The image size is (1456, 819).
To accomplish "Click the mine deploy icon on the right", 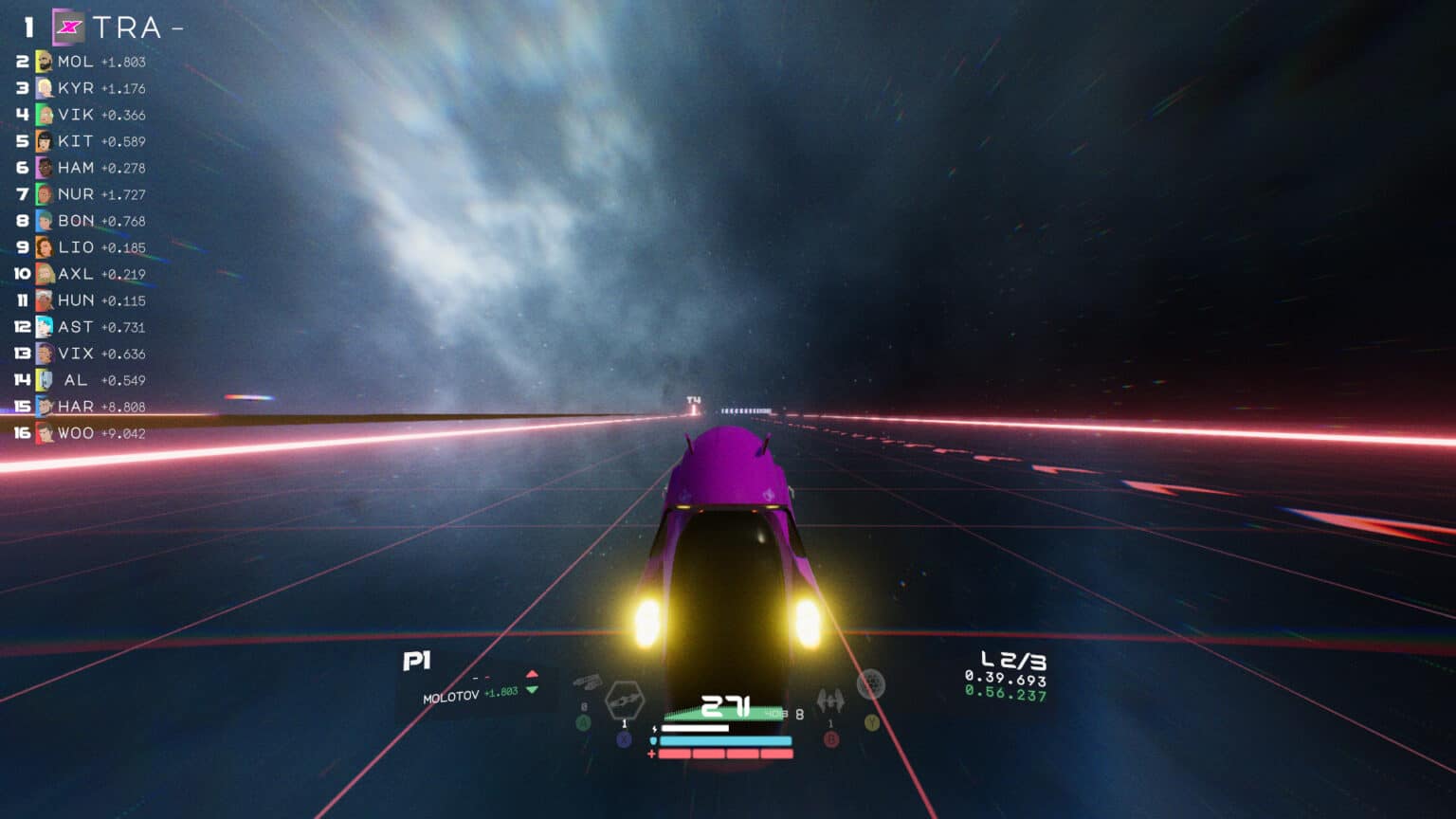I will [x=872, y=683].
